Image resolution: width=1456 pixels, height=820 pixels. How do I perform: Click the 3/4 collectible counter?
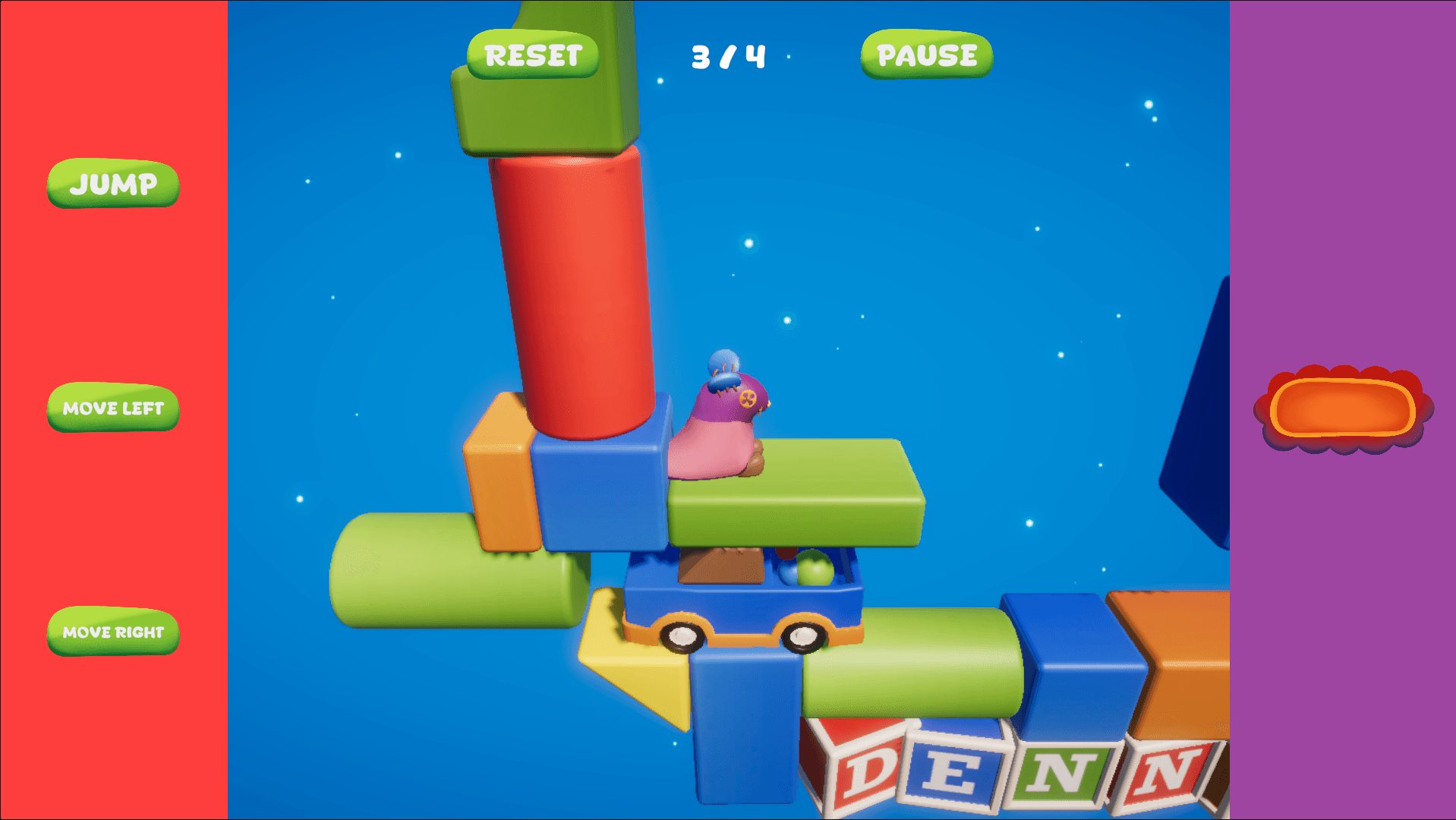(726, 55)
